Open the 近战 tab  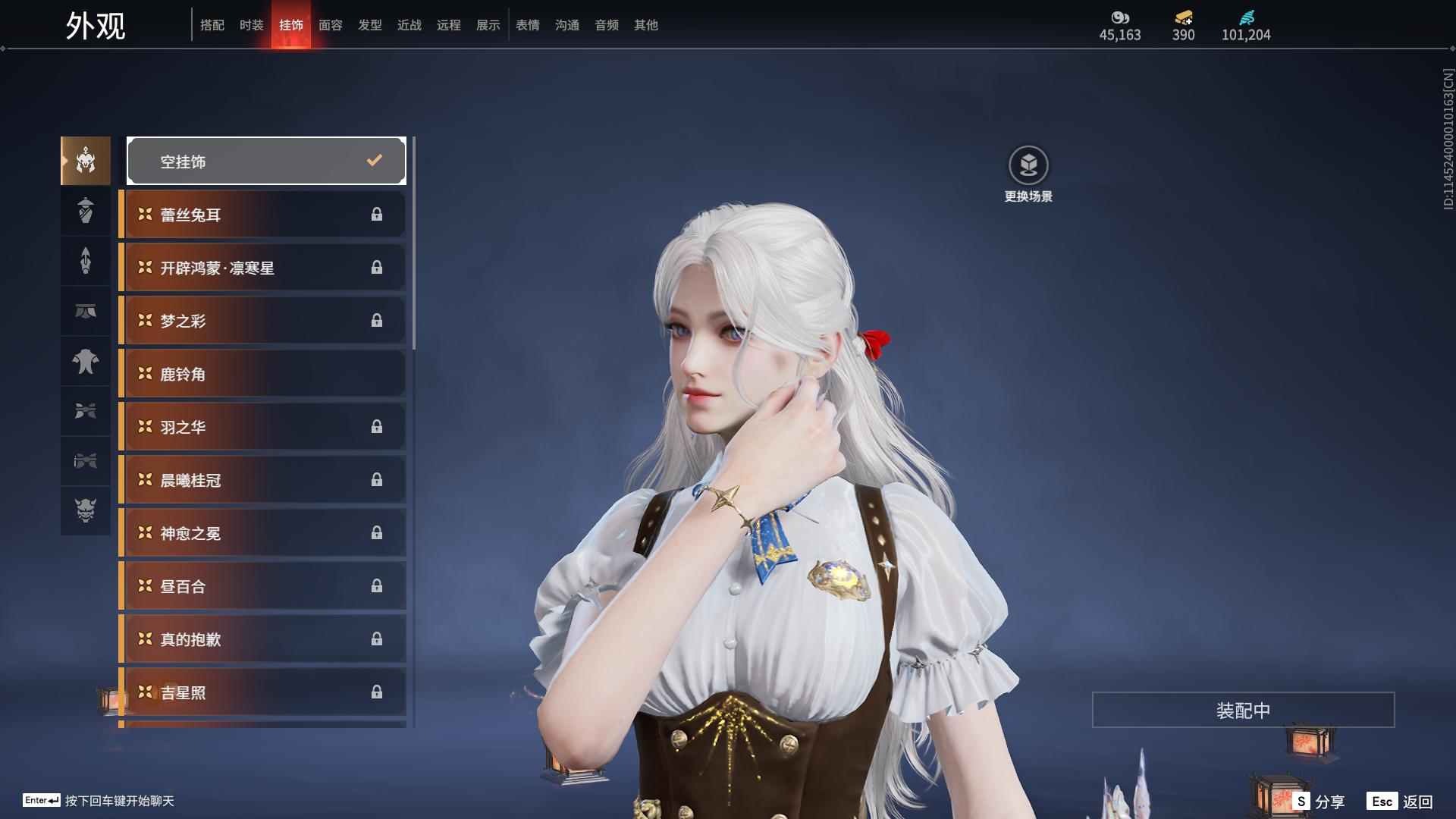(409, 25)
